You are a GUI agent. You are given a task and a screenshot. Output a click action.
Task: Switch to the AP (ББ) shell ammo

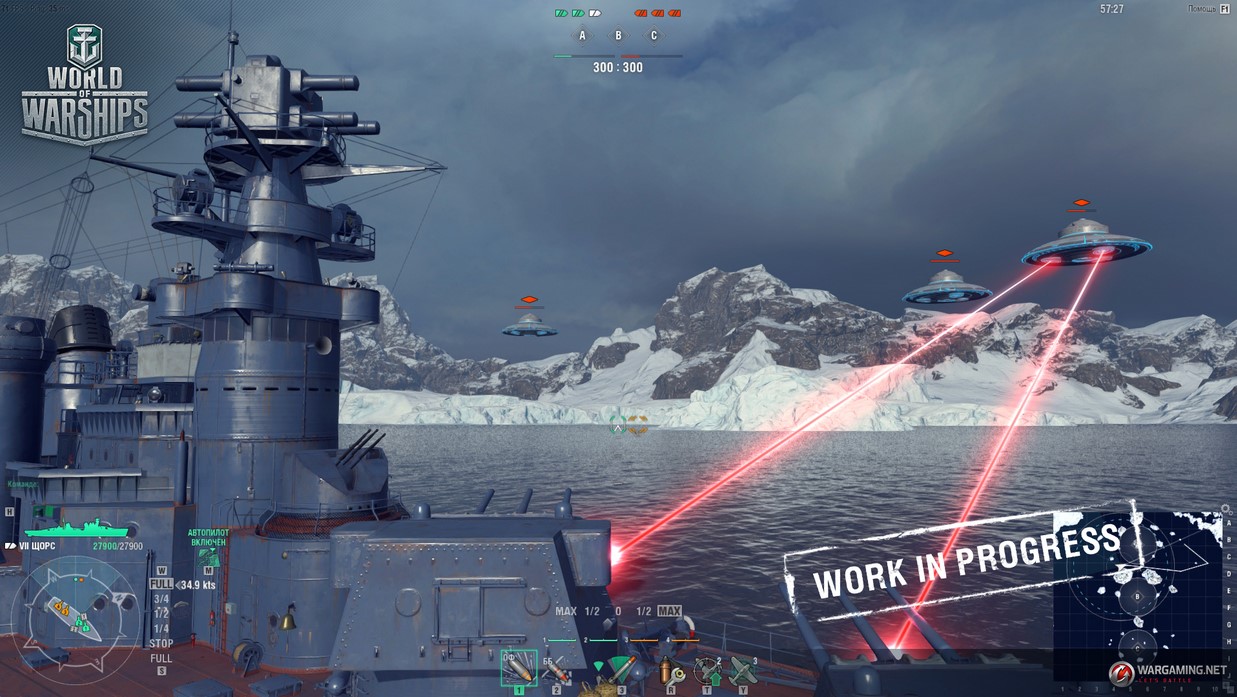(557, 669)
